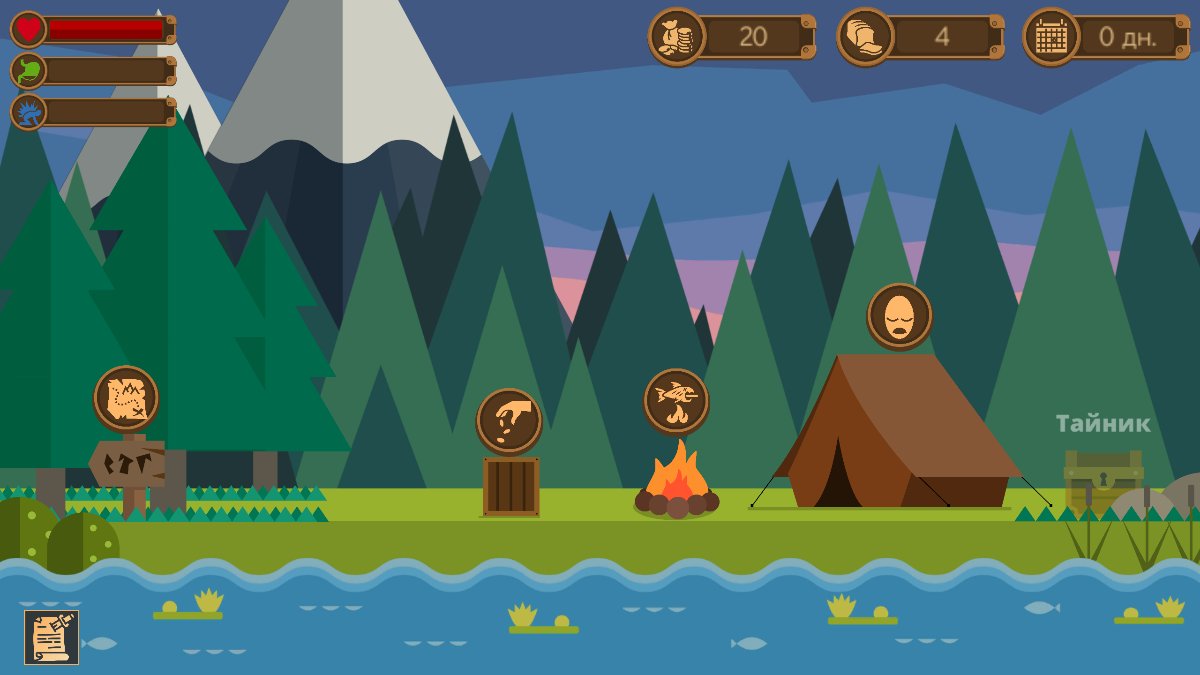
Task: Tap the sleeping face icon above the tent
Action: coord(899,316)
